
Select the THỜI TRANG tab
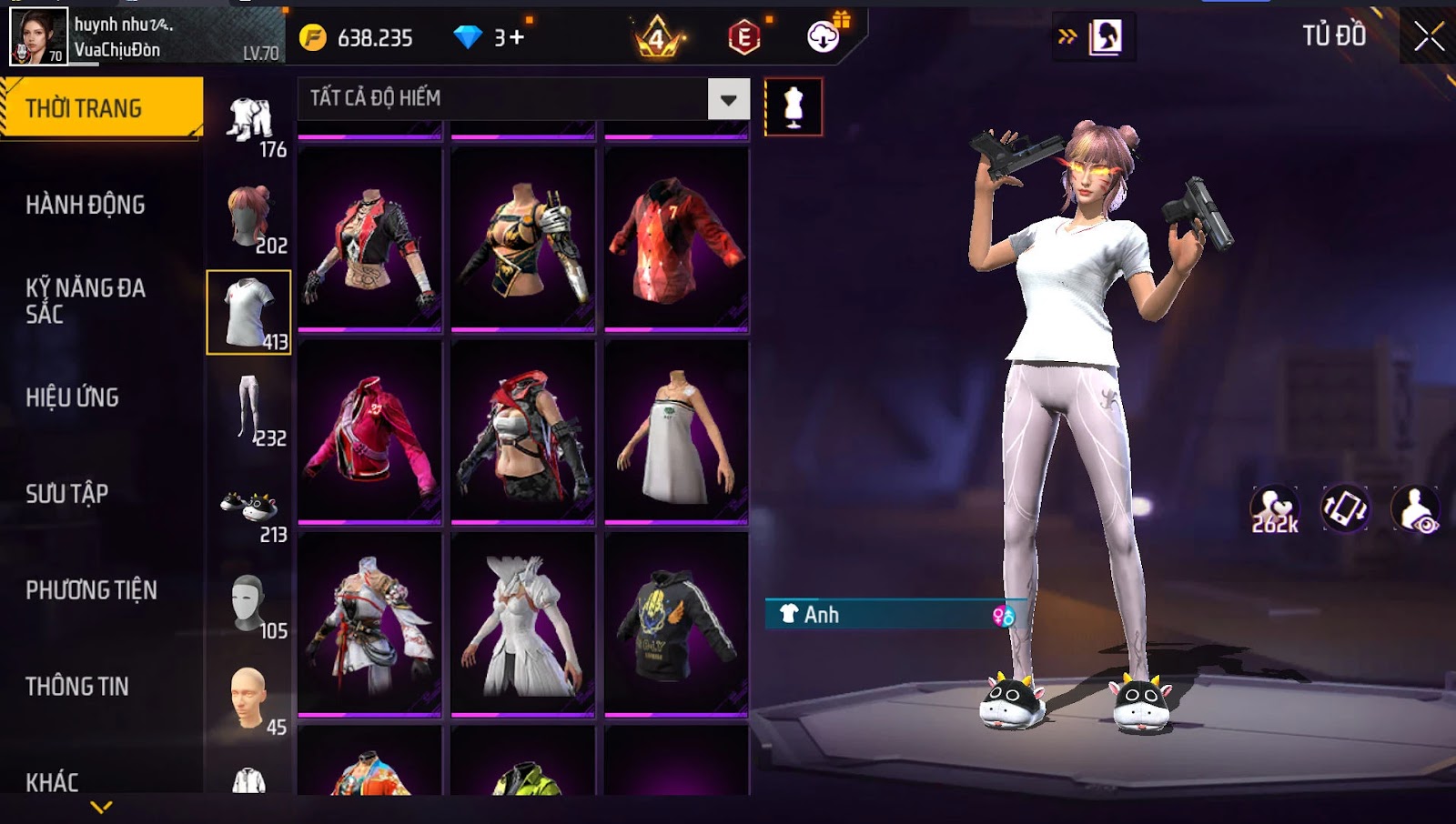[101, 108]
